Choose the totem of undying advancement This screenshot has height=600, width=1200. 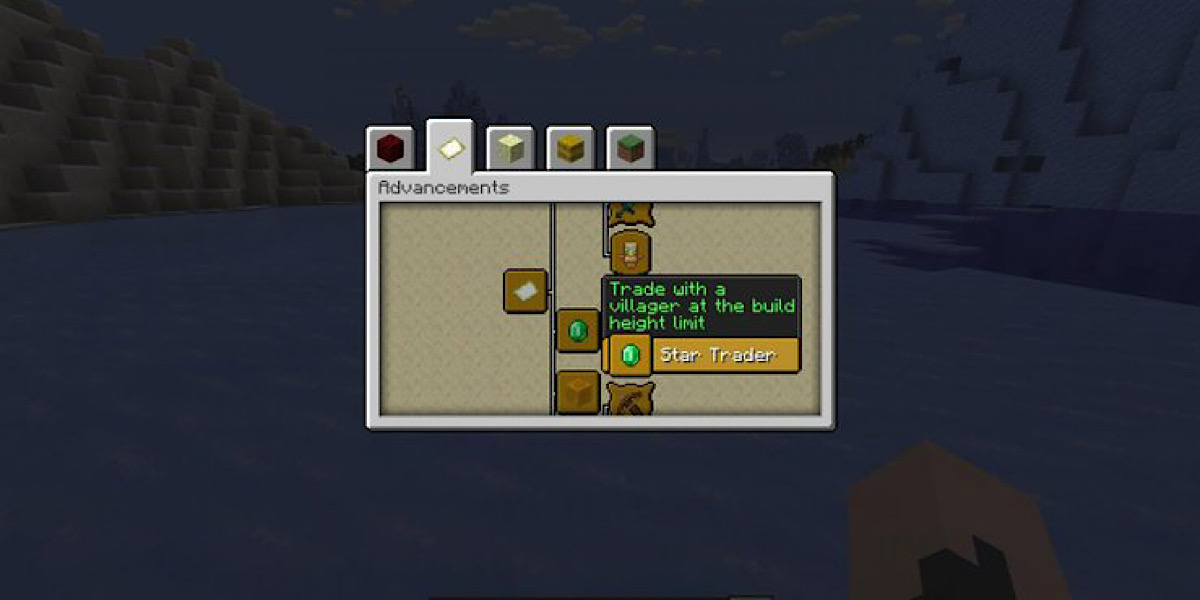pos(631,251)
